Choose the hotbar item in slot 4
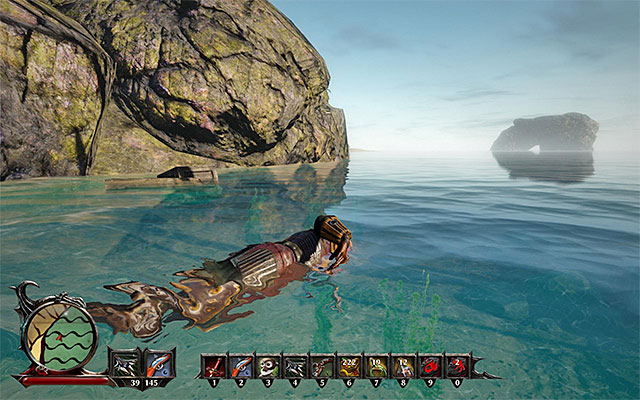Image resolution: width=640 pixels, height=400 pixels. click(295, 365)
